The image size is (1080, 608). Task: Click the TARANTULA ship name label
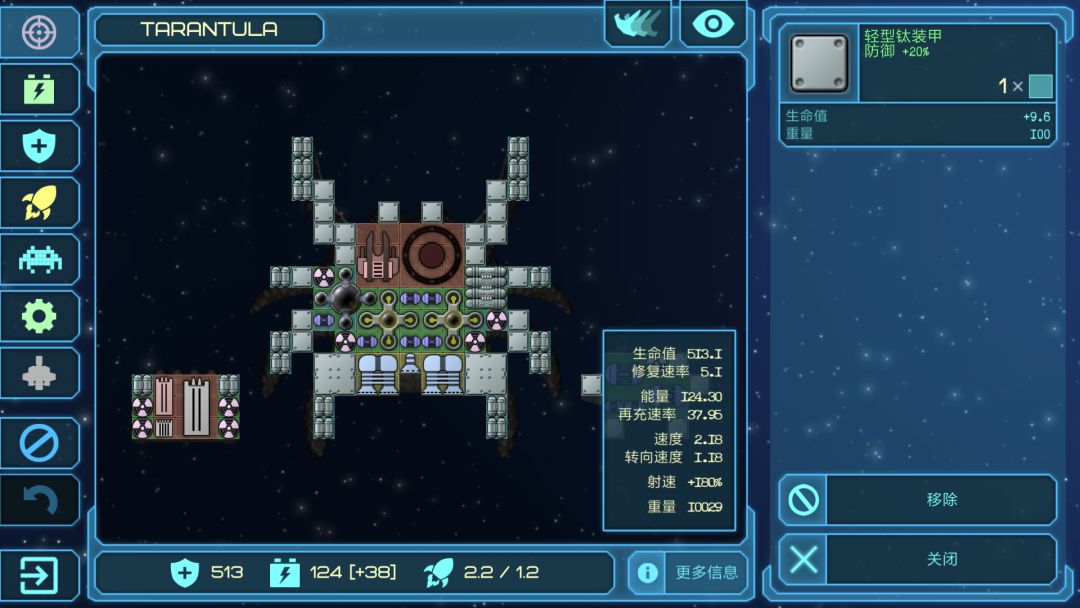[x=209, y=29]
